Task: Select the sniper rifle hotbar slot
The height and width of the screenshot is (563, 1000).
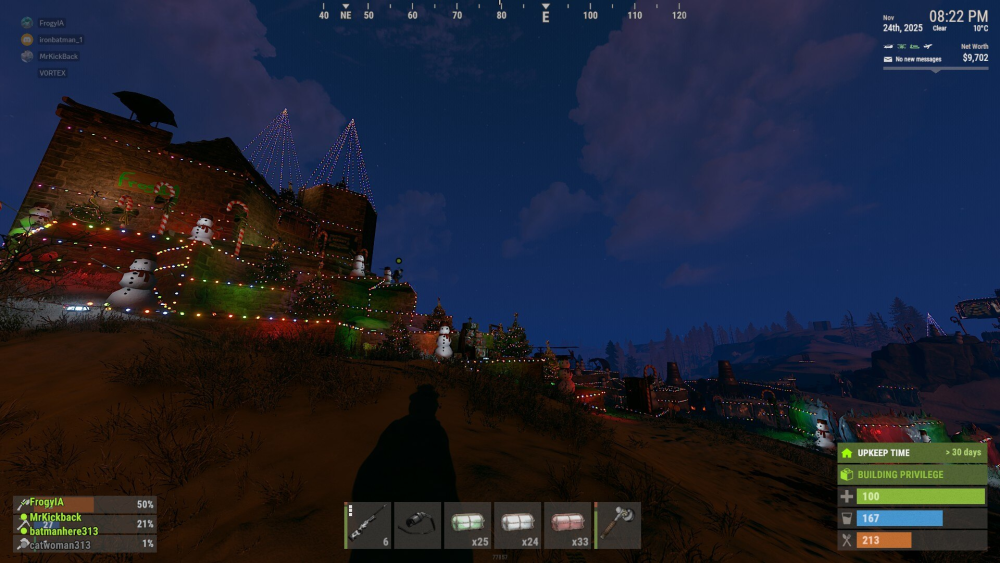Action: tap(368, 525)
